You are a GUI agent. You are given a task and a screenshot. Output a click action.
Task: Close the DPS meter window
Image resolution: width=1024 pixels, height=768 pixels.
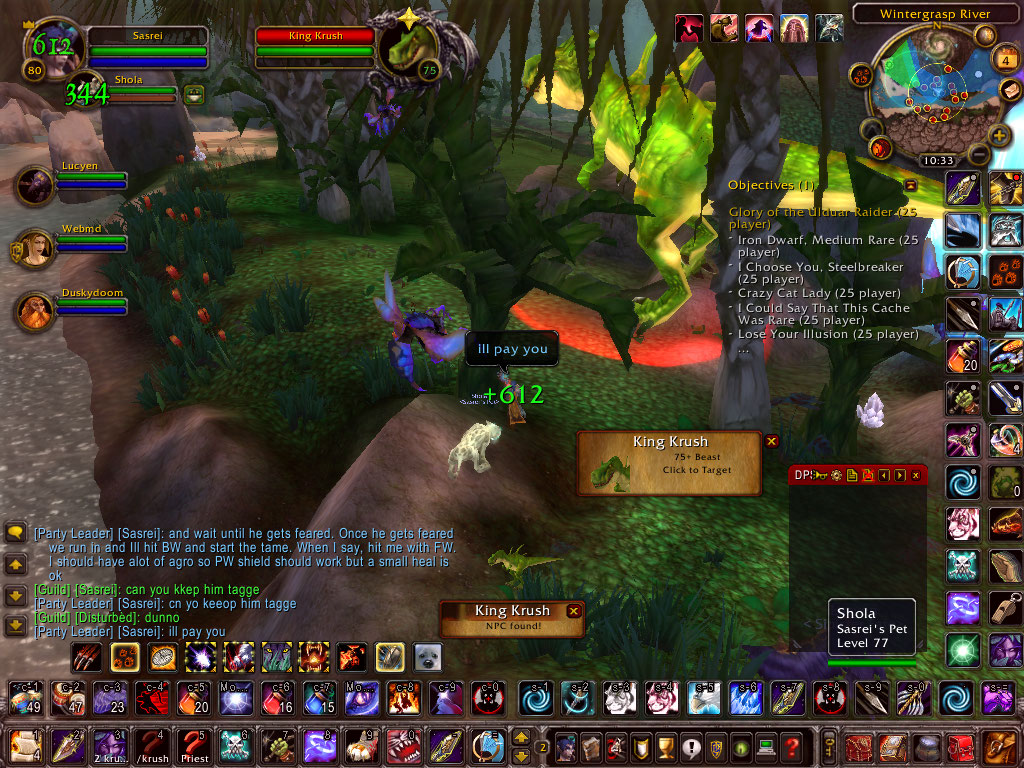tap(916, 475)
